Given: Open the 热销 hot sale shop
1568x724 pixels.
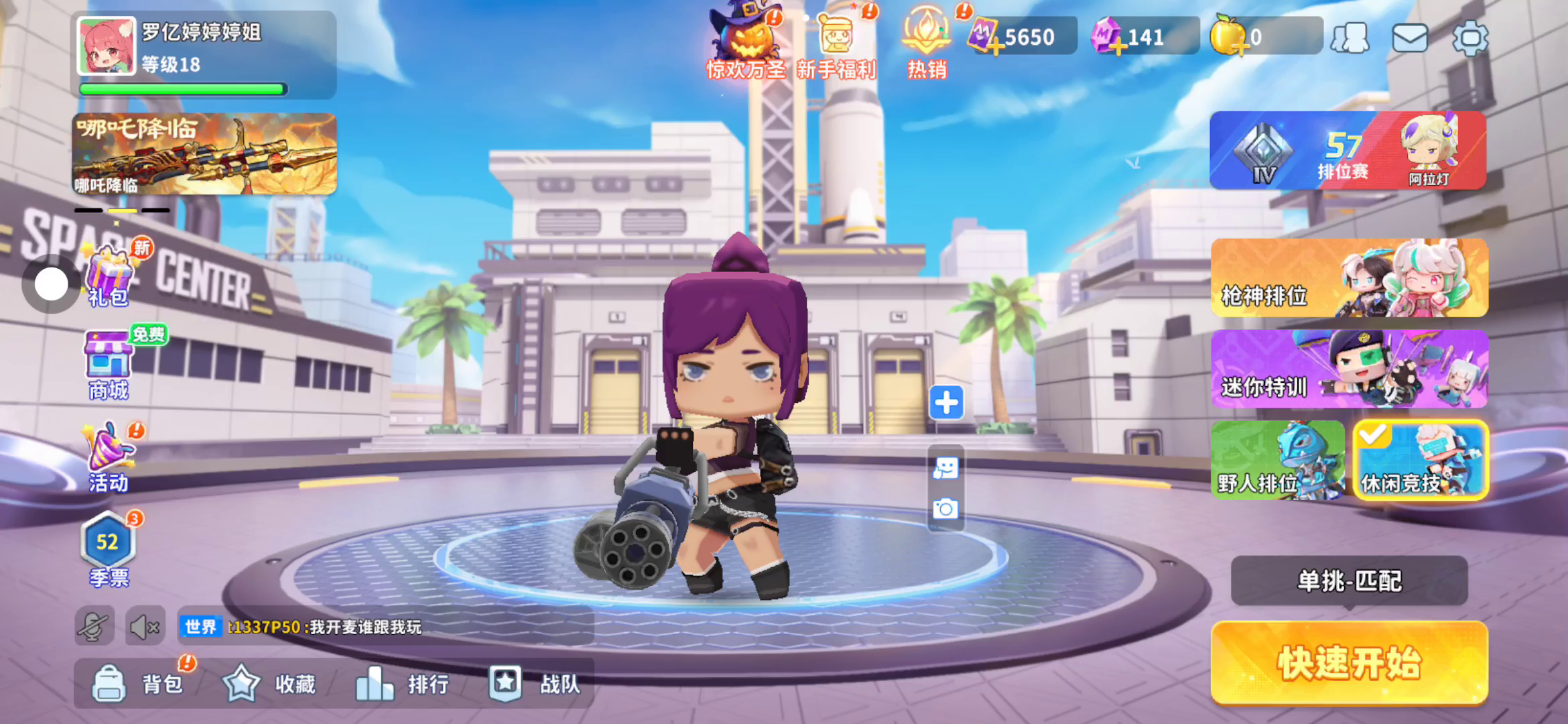Looking at the screenshot, I should pos(927,42).
